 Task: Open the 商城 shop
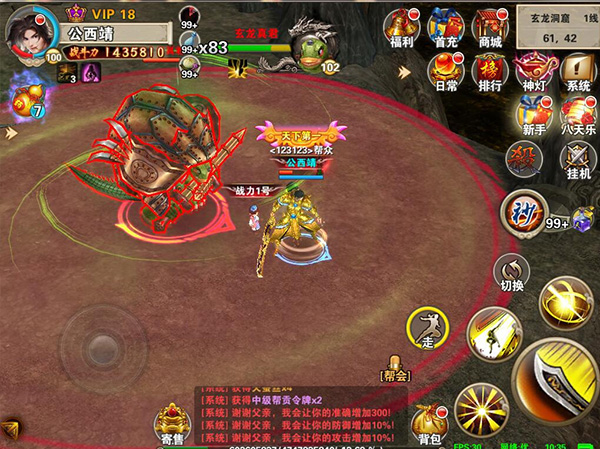[x=489, y=27]
